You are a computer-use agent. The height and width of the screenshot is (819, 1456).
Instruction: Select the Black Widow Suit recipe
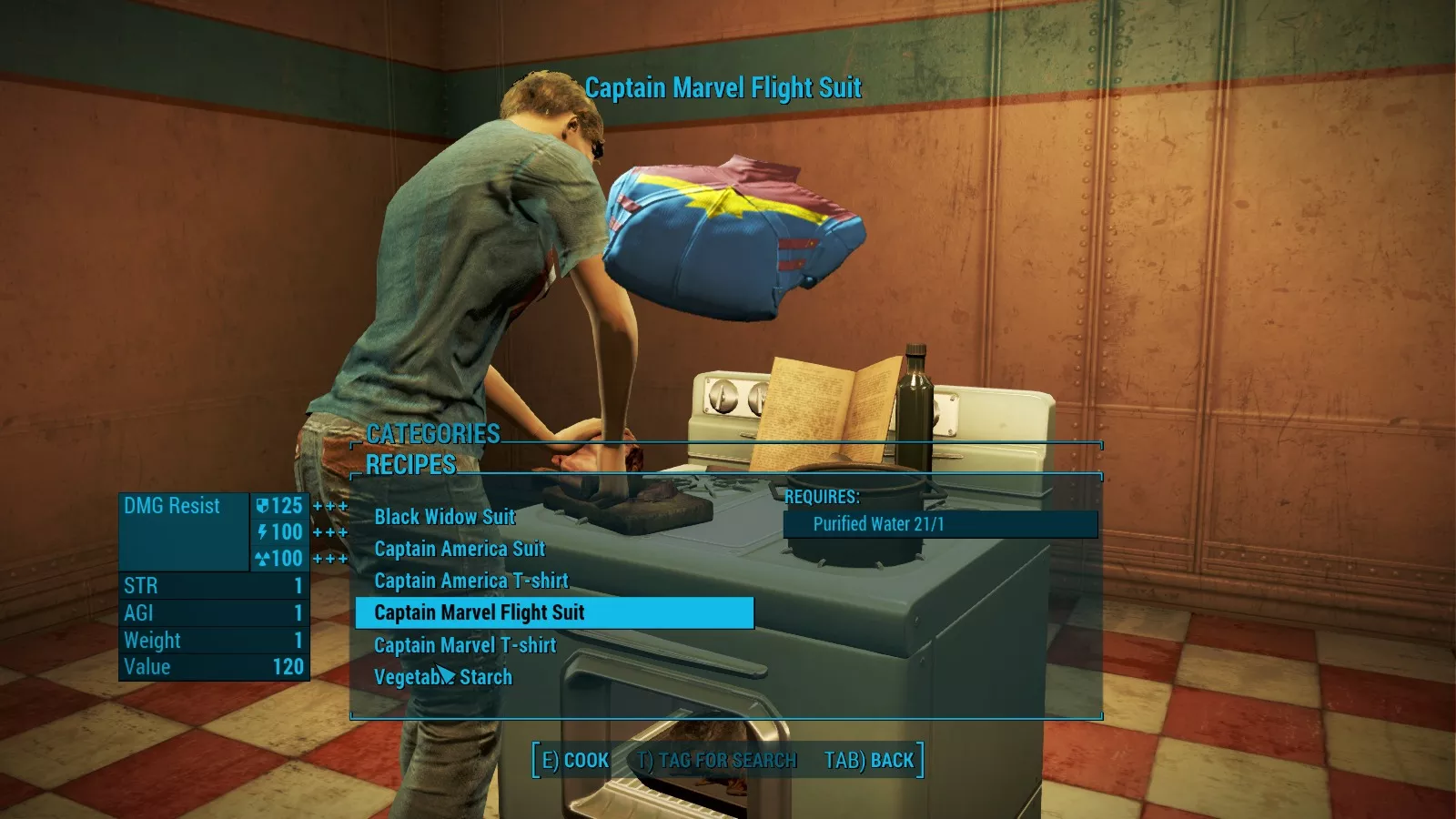[445, 517]
